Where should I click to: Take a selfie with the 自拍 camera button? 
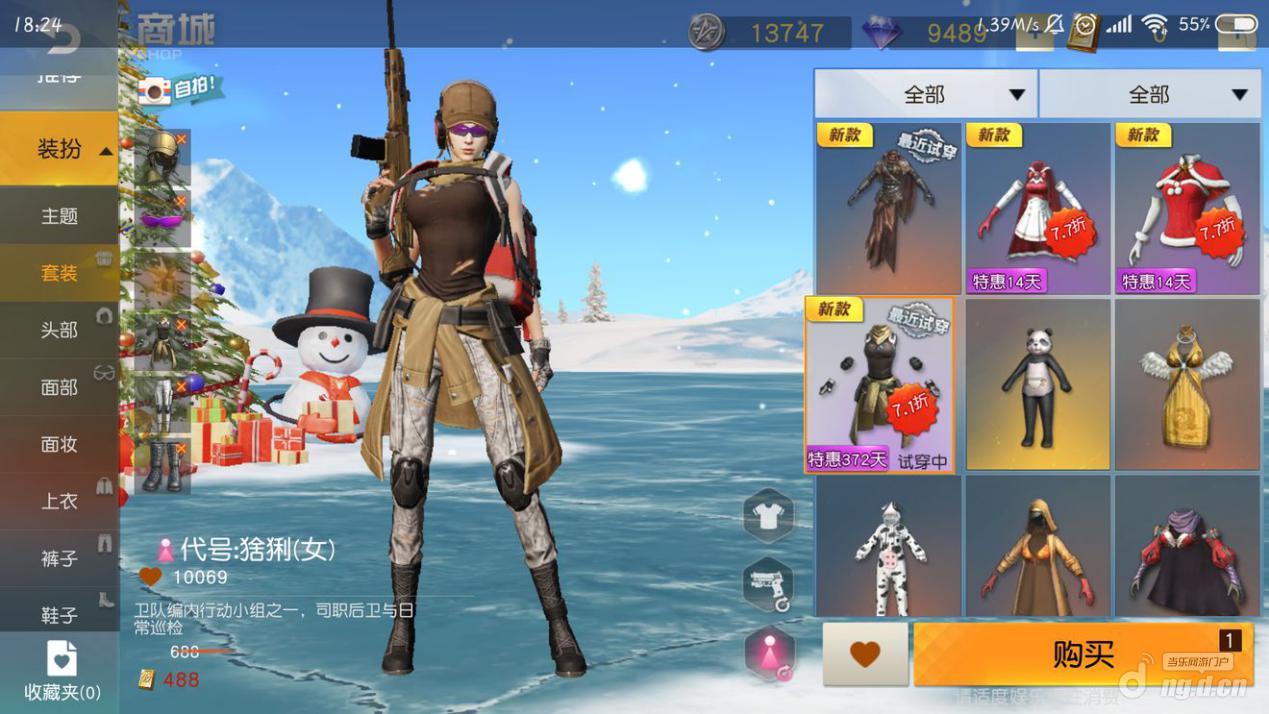[x=180, y=90]
